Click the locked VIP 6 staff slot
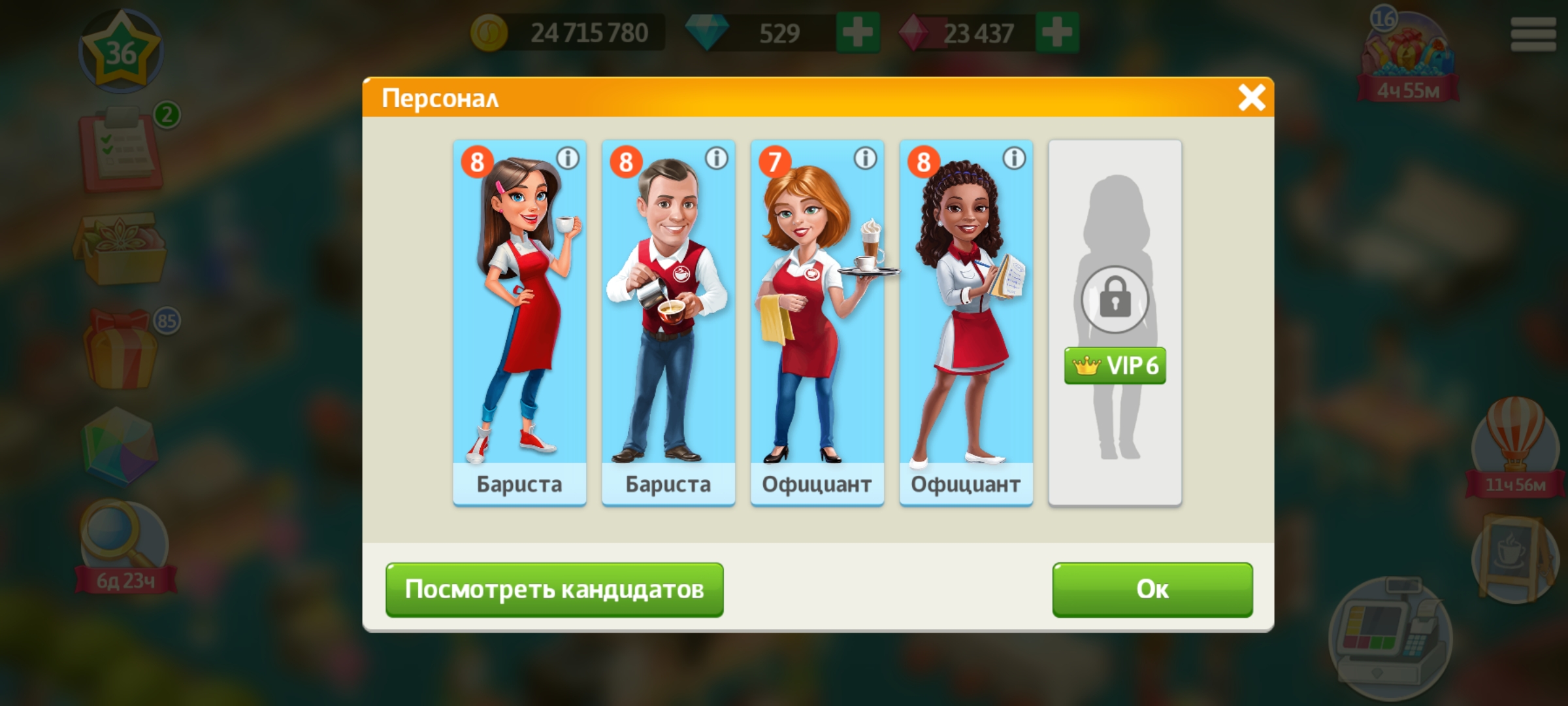Viewport: 1568px width, 706px height. coord(1115,322)
